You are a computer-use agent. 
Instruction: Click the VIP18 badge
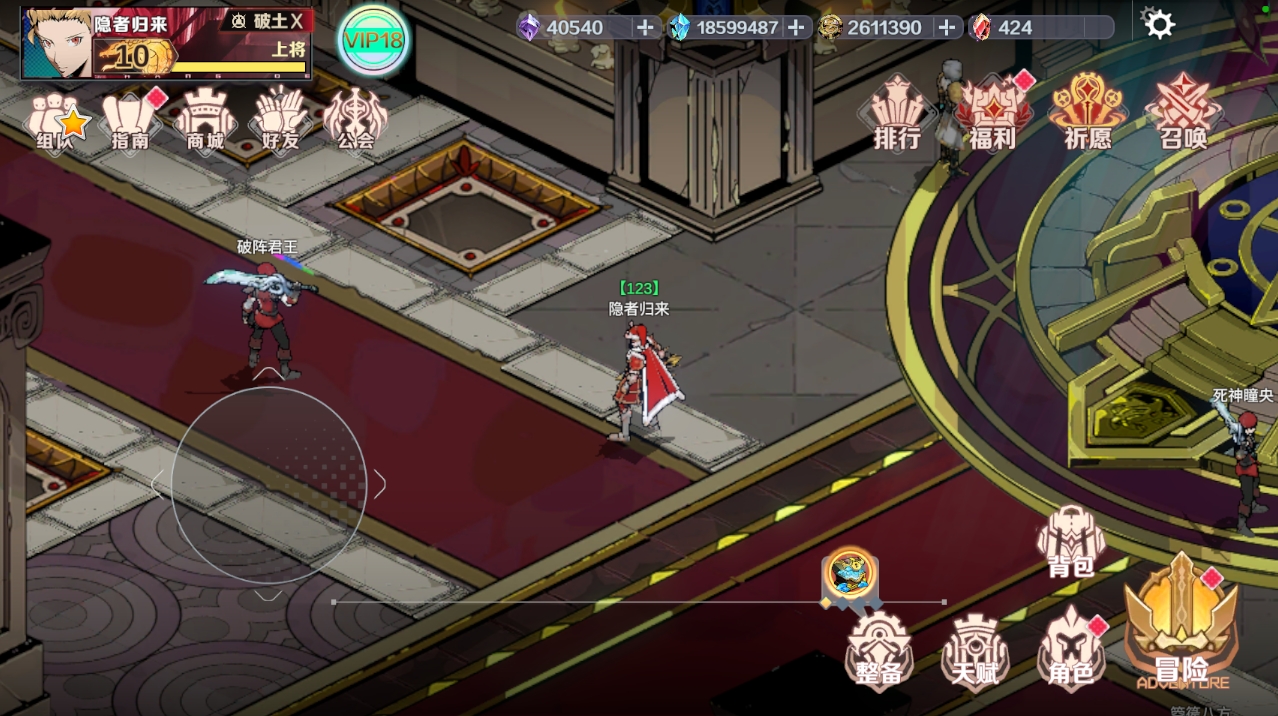click(372, 40)
